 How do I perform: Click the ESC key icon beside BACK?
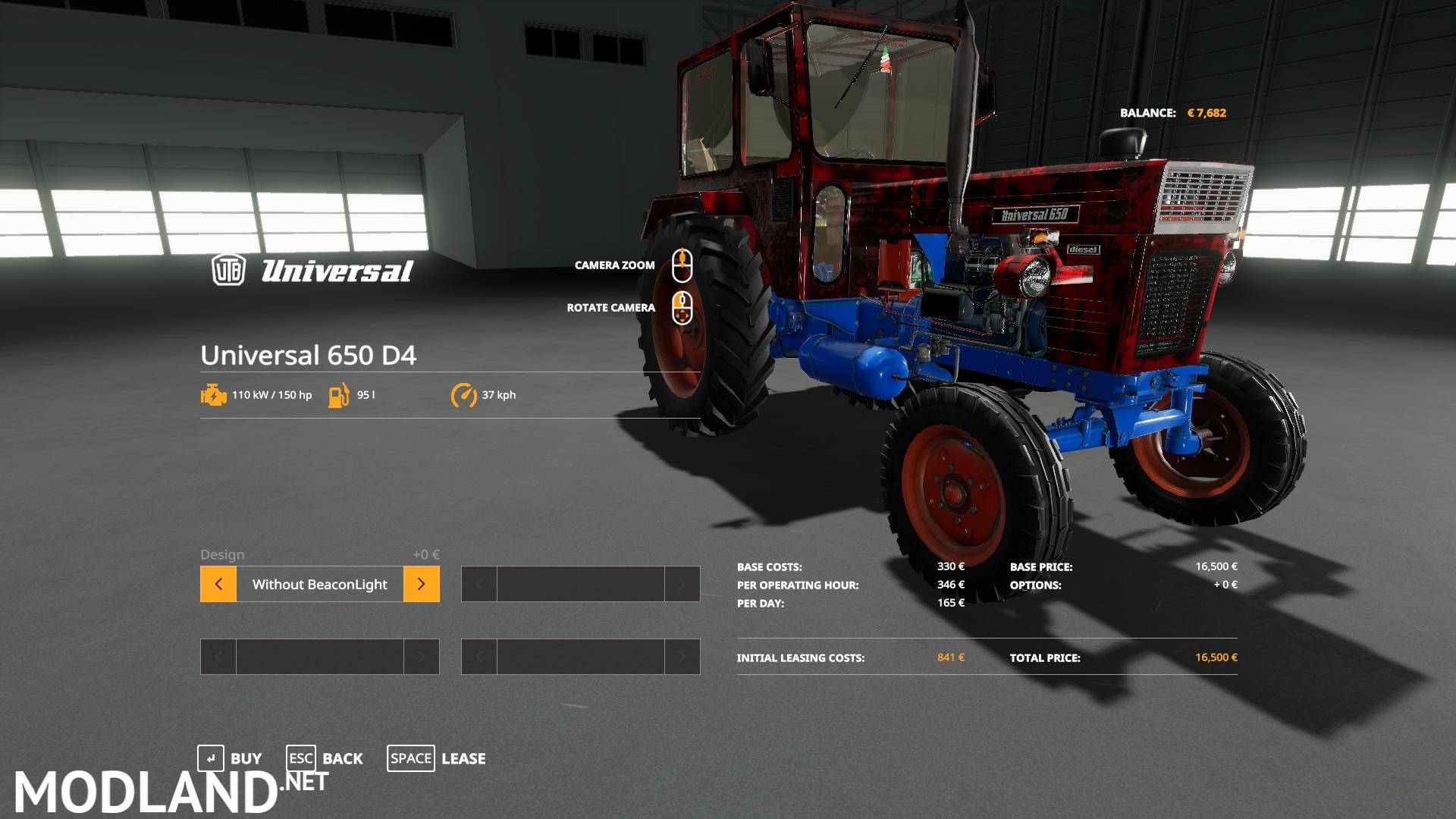pyautogui.click(x=300, y=758)
